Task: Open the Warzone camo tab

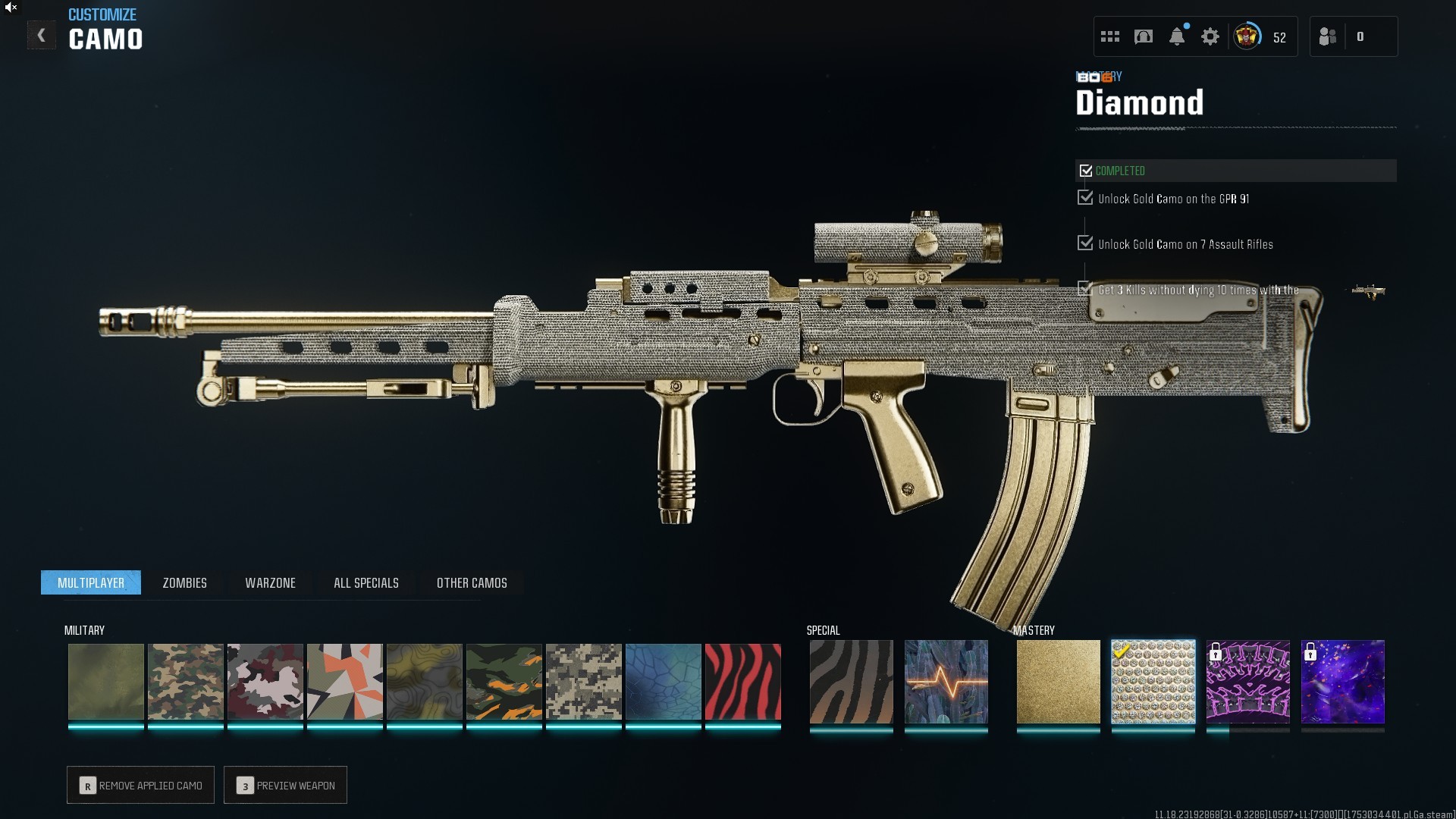Action: tap(270, 582)
